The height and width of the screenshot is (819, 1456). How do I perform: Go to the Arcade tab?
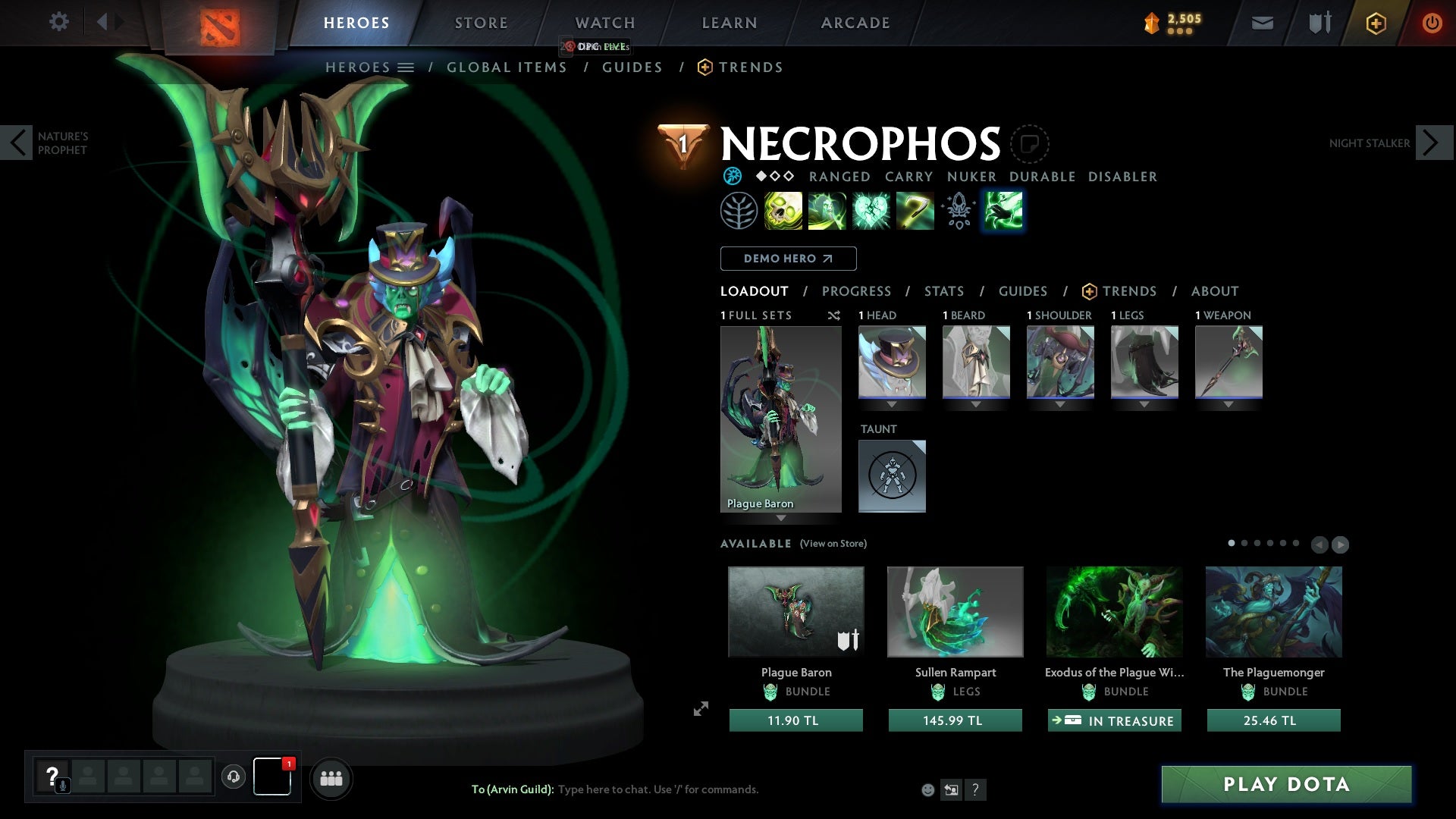[x=855, y=23]
